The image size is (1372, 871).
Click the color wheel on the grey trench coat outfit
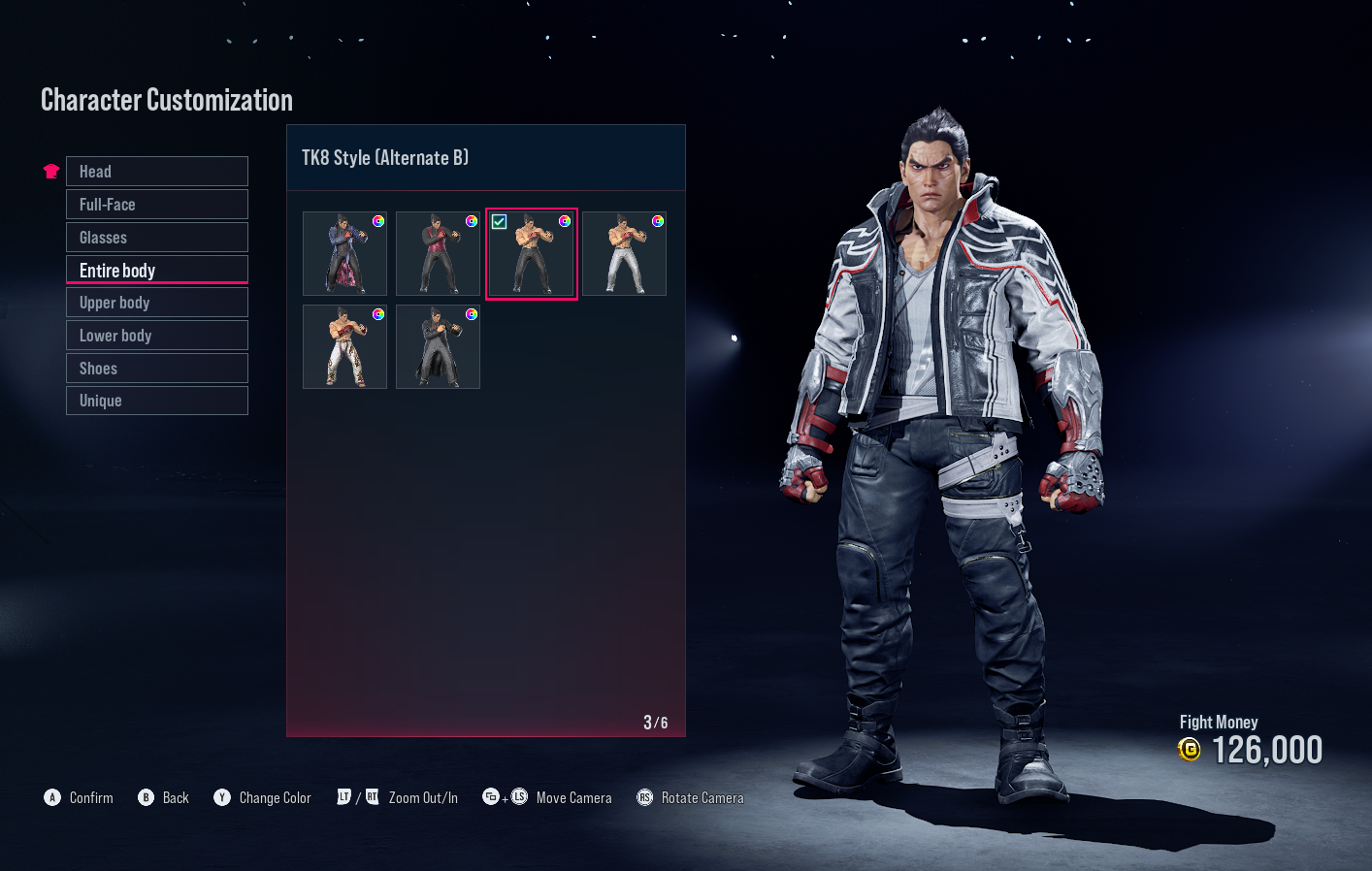pos(472,313)
